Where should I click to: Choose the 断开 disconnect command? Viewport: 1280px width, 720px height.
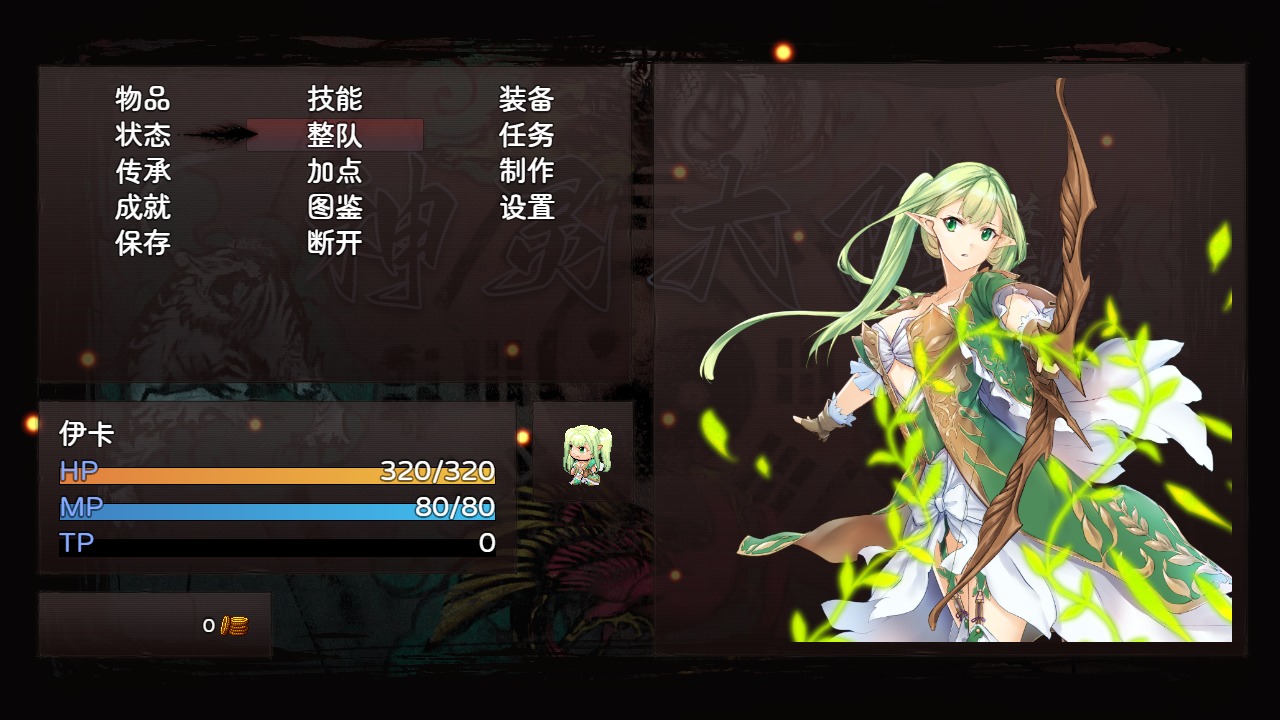coord(335,243)
